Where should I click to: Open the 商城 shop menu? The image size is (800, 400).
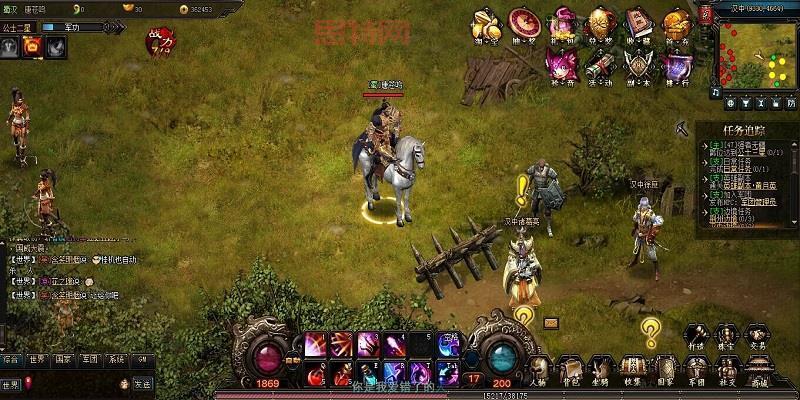tap(759, 368)
